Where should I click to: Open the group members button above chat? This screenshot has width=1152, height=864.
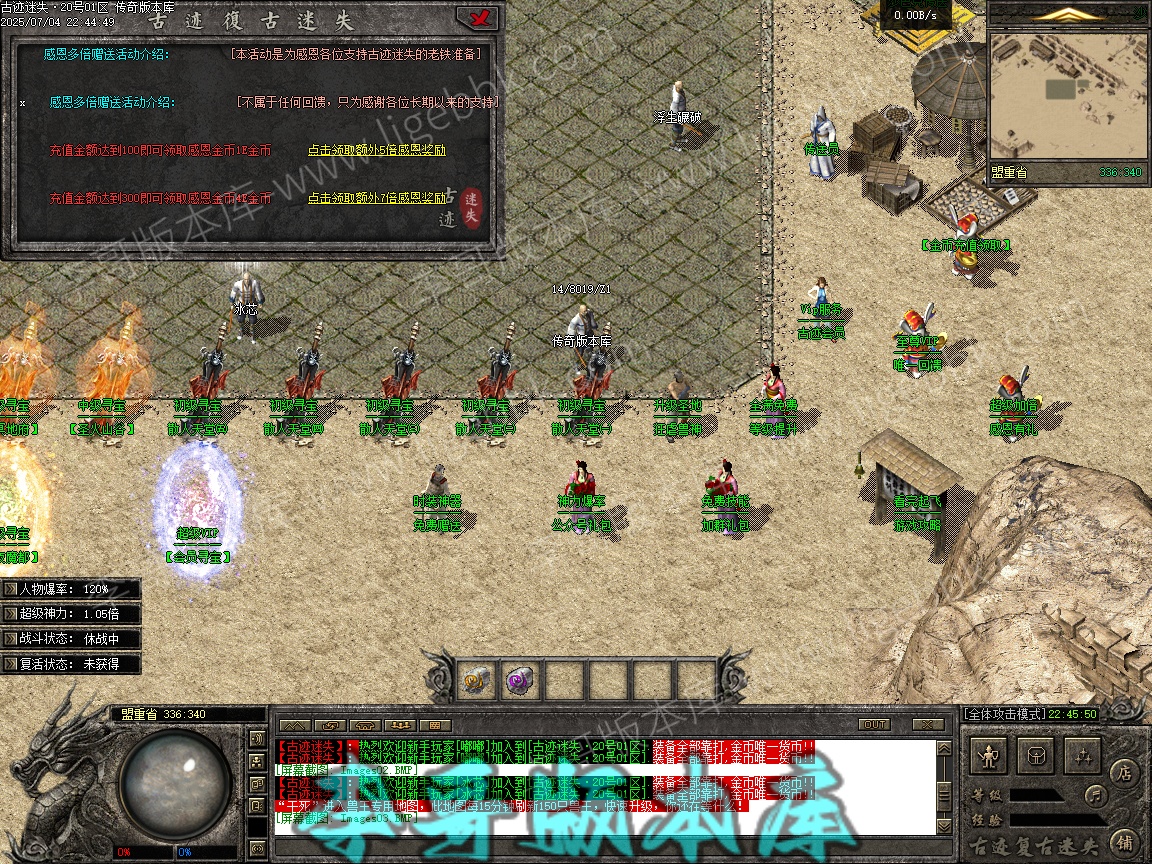point(400,724)
